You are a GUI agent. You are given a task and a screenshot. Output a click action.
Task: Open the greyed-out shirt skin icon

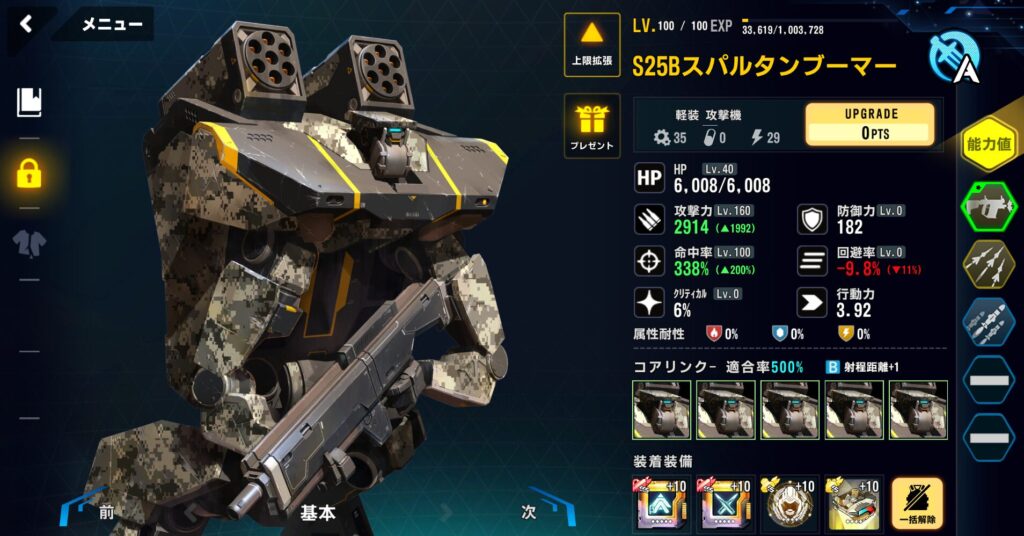tap(29, 243)
